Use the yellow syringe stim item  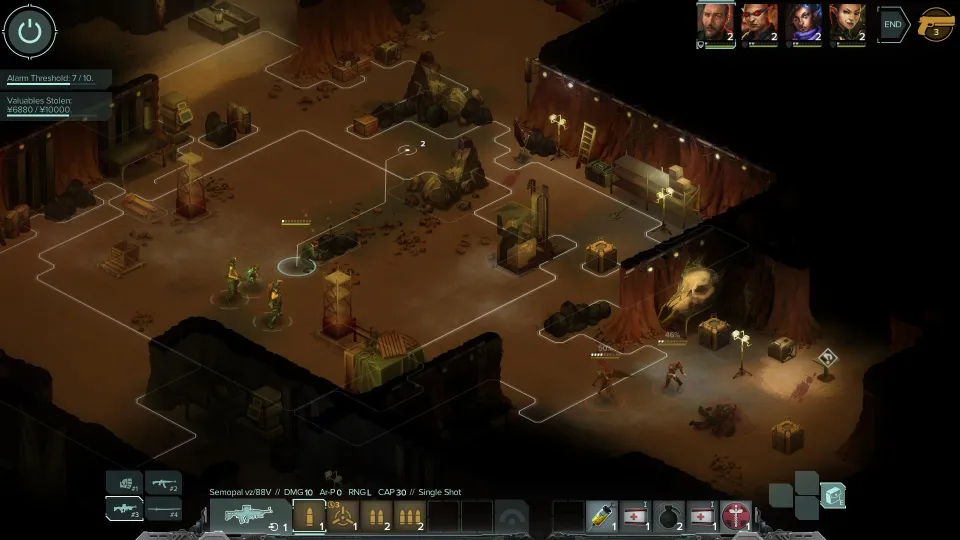point(601,516)
